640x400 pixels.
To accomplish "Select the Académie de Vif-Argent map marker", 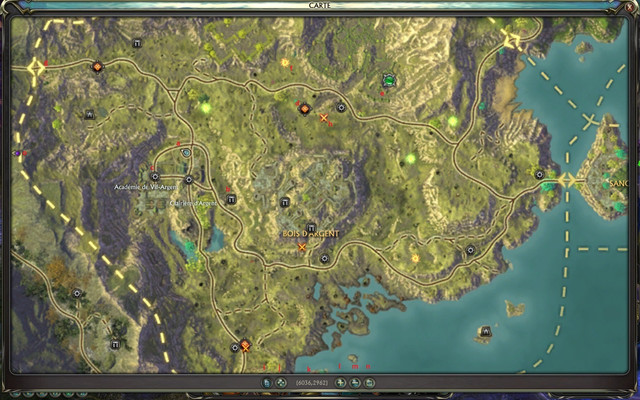I will 154,176.
